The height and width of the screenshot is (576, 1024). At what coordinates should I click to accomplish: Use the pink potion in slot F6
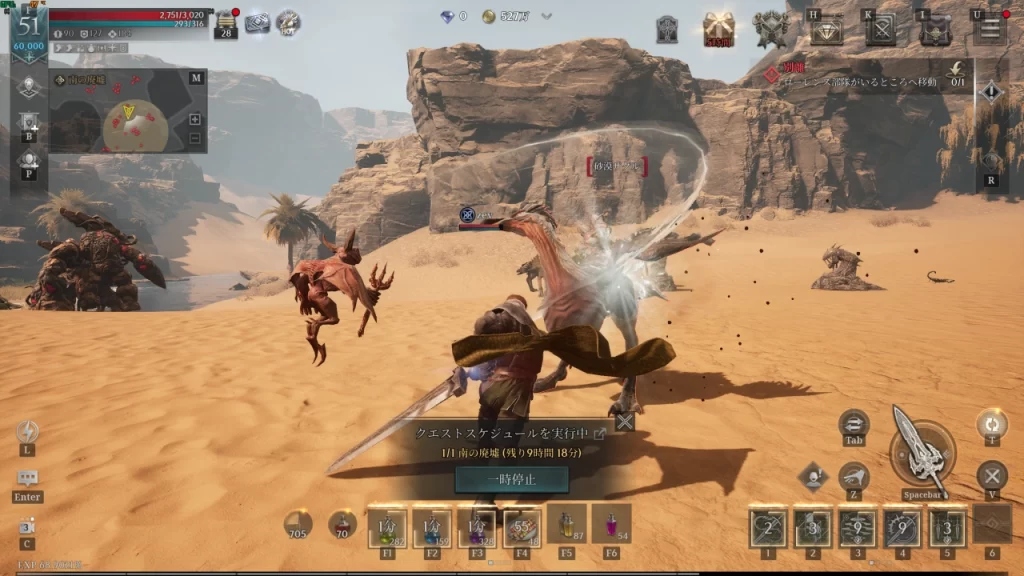coord(611,524)
